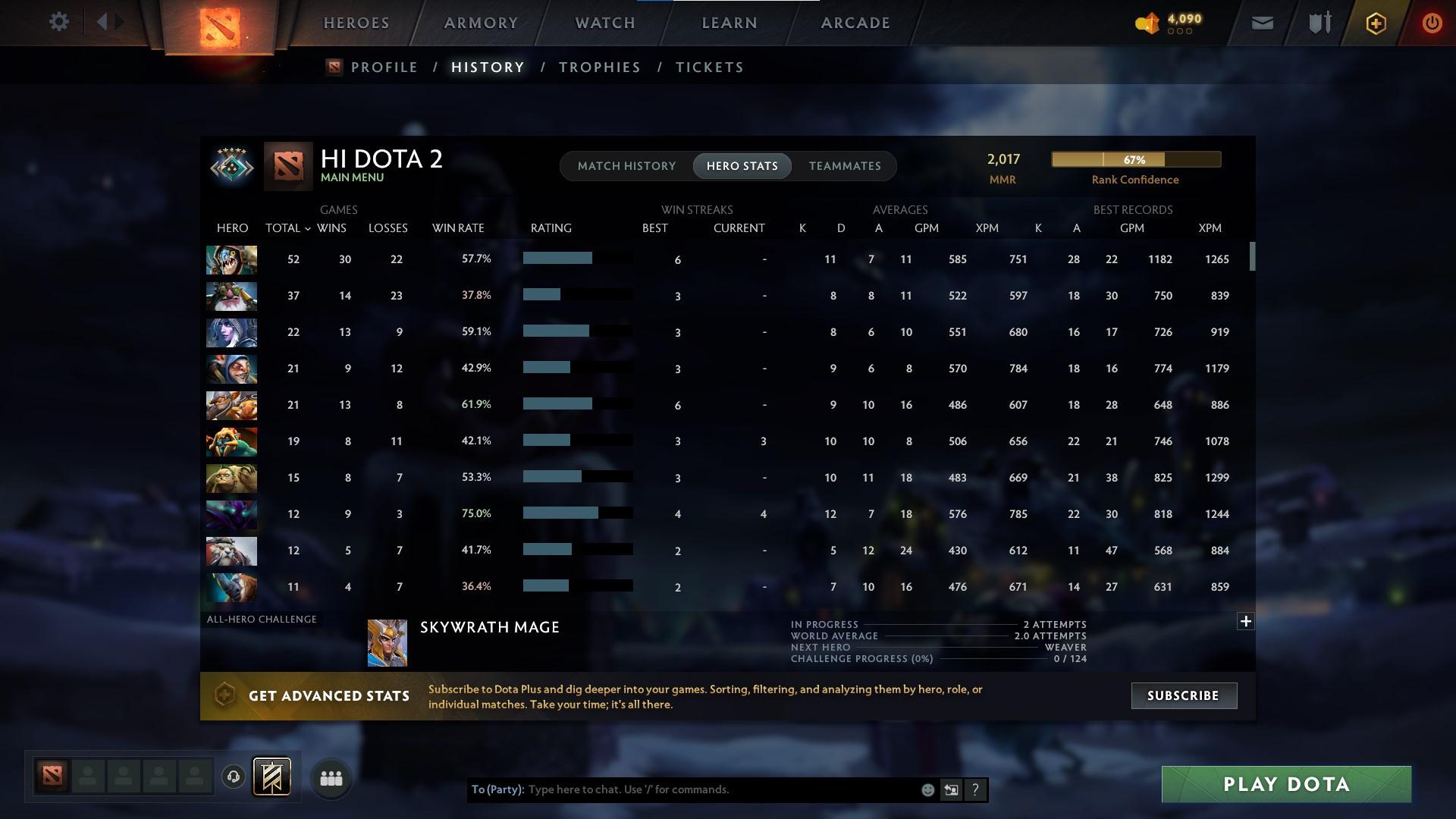
Task: Click the shield and sword Armory icon
Action: click(x=1319, y=23)
